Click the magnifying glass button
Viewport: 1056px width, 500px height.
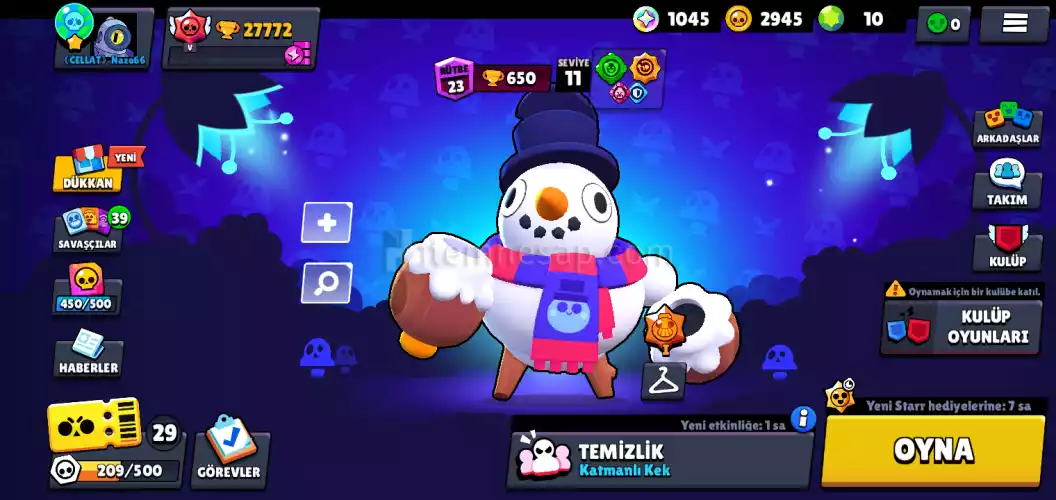[327, 283]
